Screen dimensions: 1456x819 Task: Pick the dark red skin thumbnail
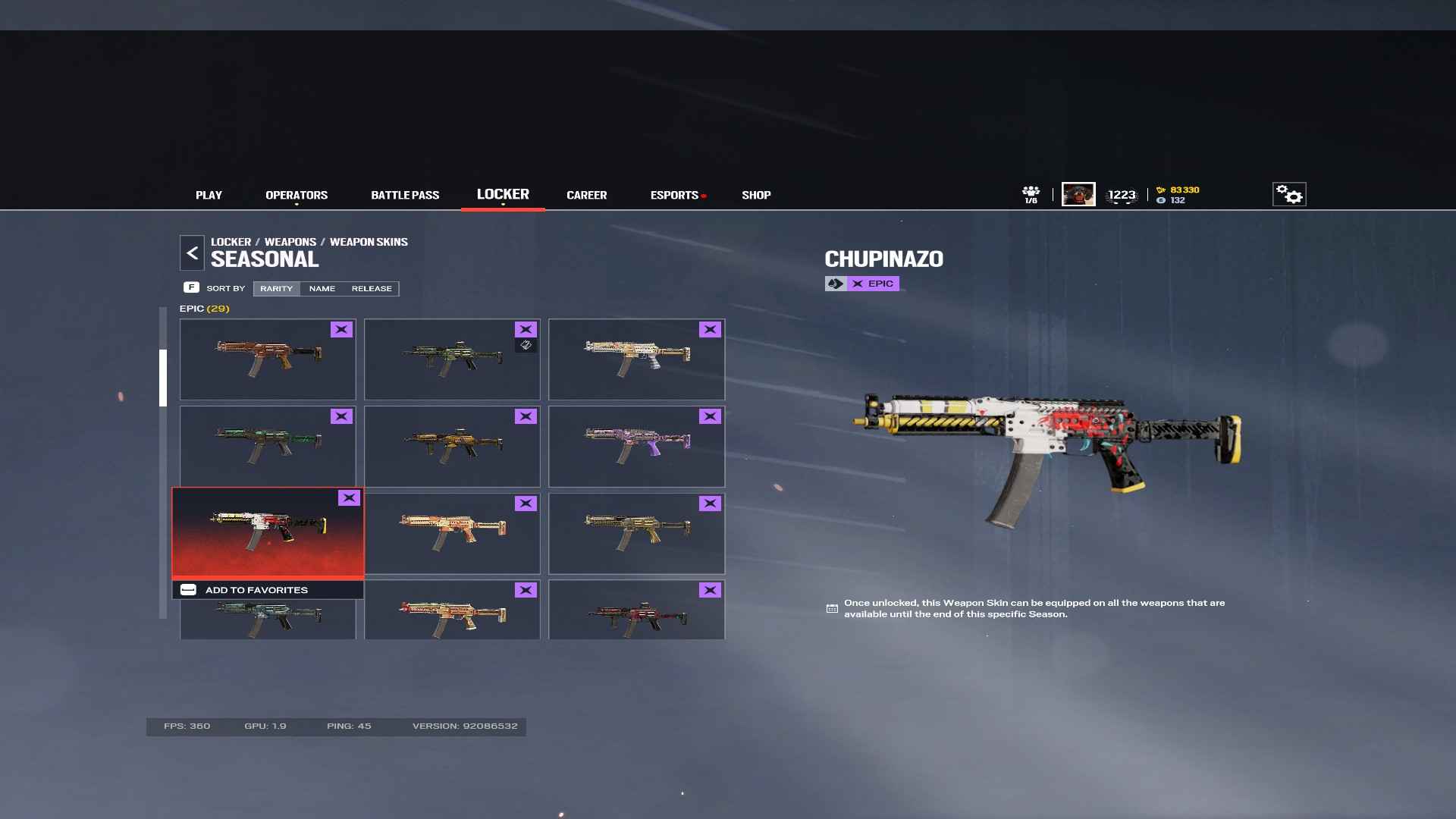point(636,616)
